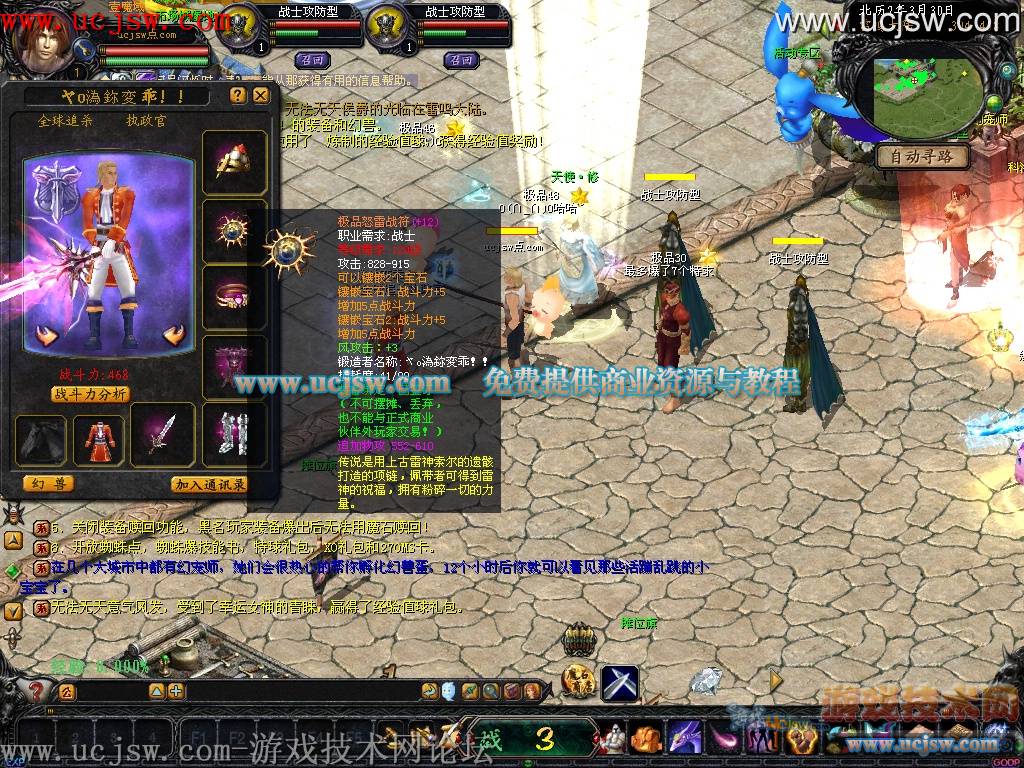Select the silver boots equipment slot

click(x=235, y=433)
